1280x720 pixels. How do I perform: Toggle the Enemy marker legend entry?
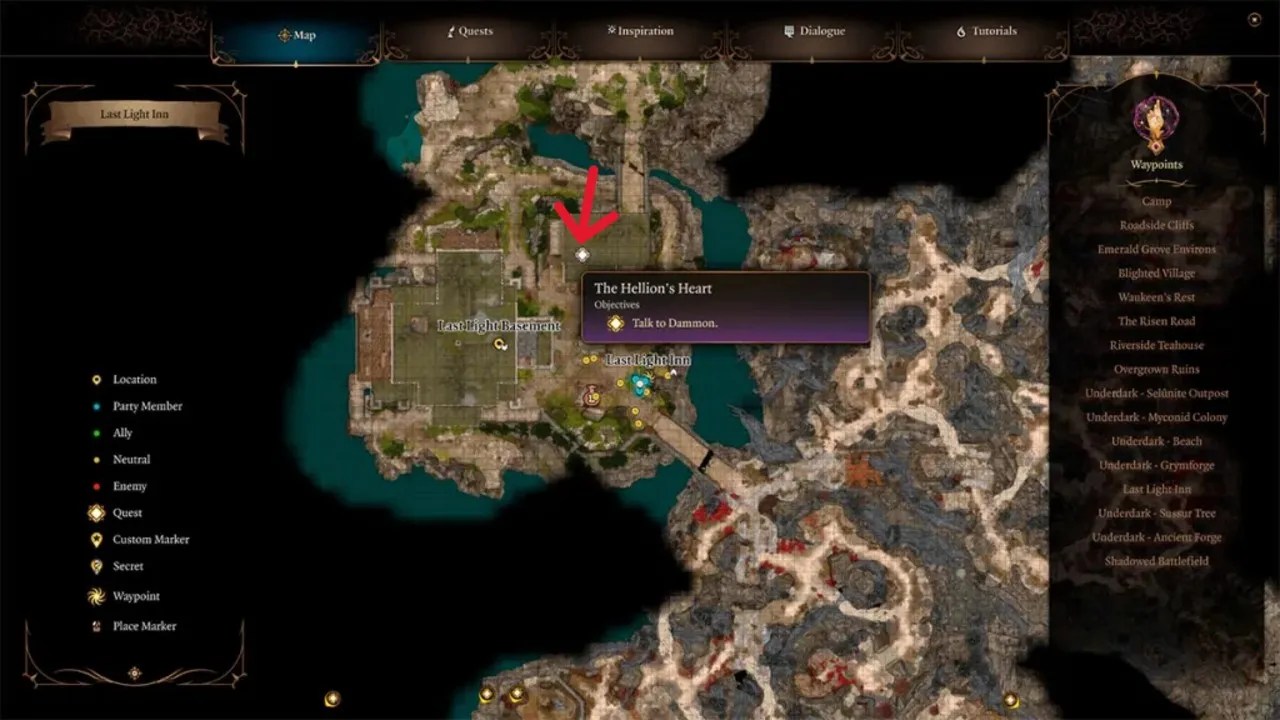(x=95, y=486)
